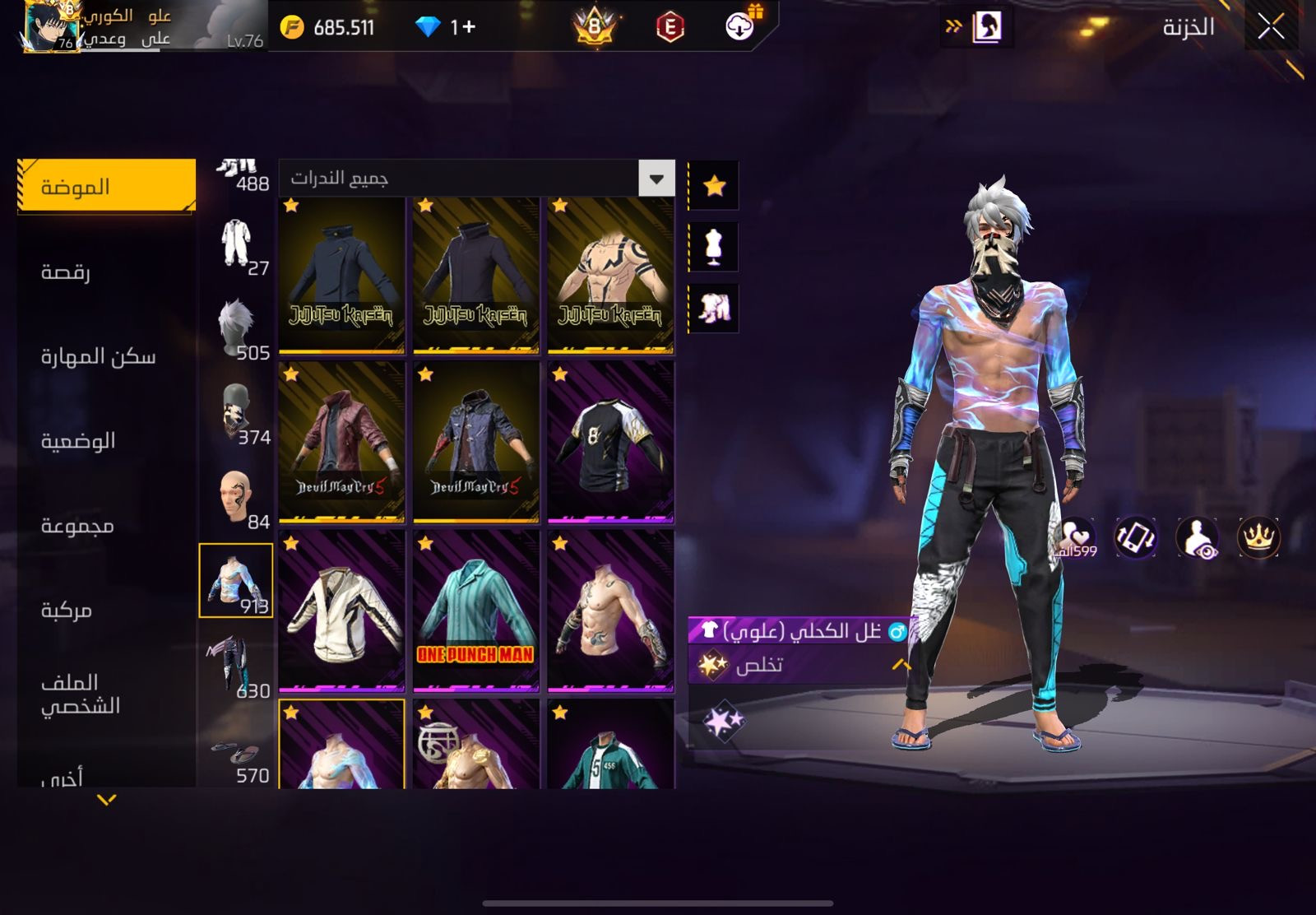Click the mannequin outfit preset button
The width and height of the screenshot is (1316, 915).
pyautogui.click(x=714, y=247)
